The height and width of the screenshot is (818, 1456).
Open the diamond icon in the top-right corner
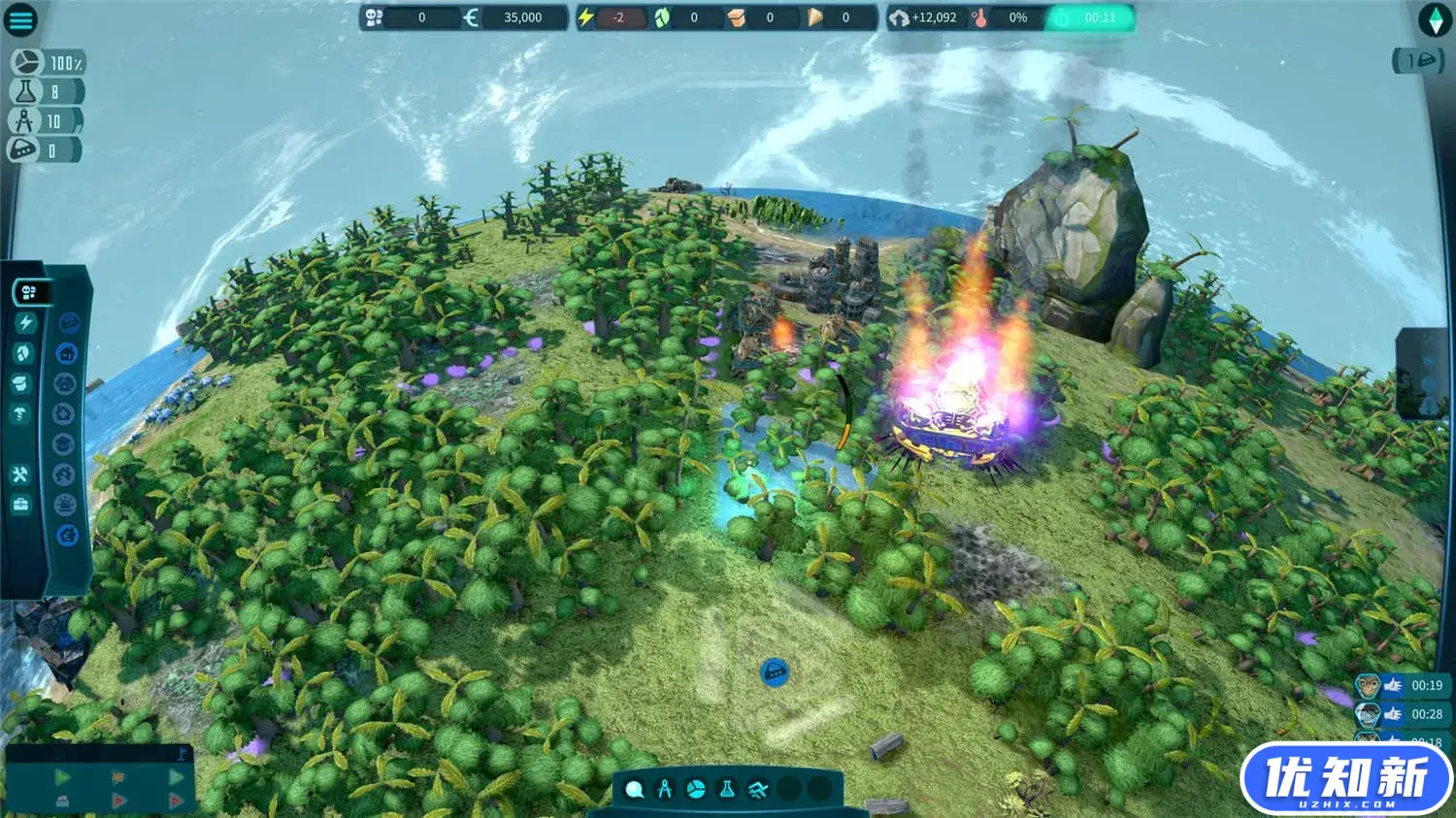pos(1434,19)
